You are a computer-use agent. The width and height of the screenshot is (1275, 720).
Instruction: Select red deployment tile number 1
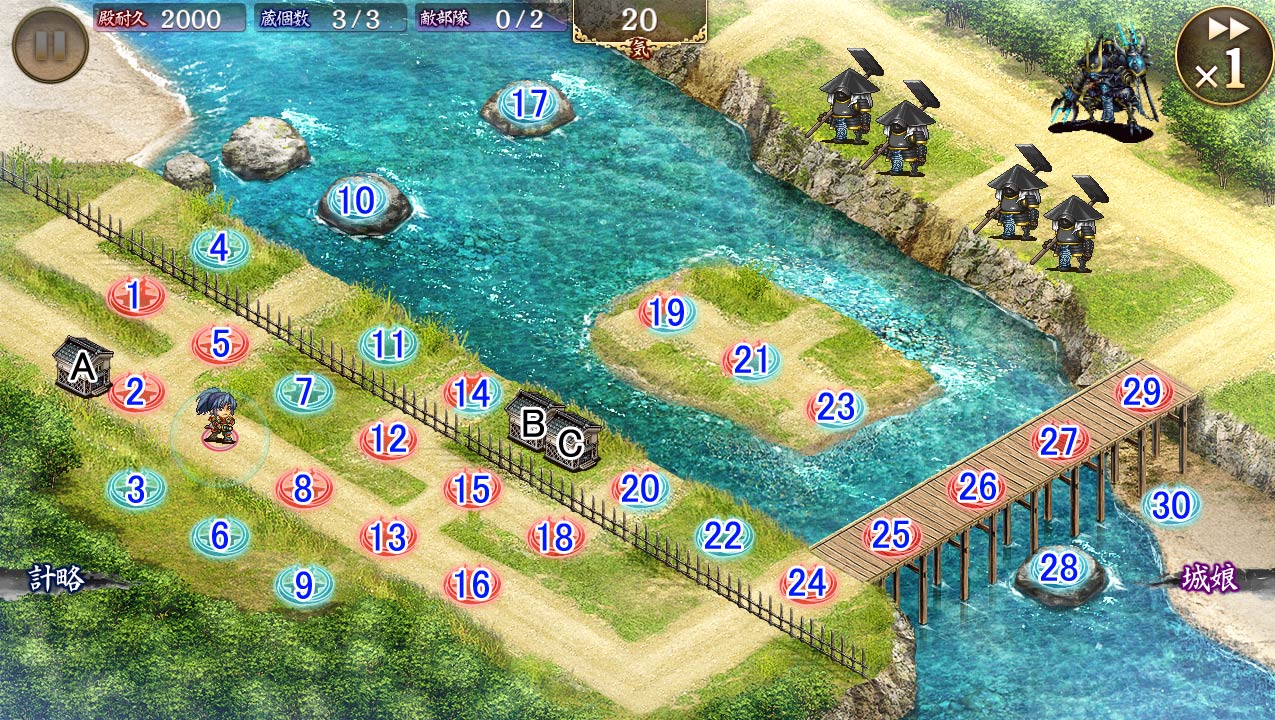pyautogui.click(x=135, y=295)
